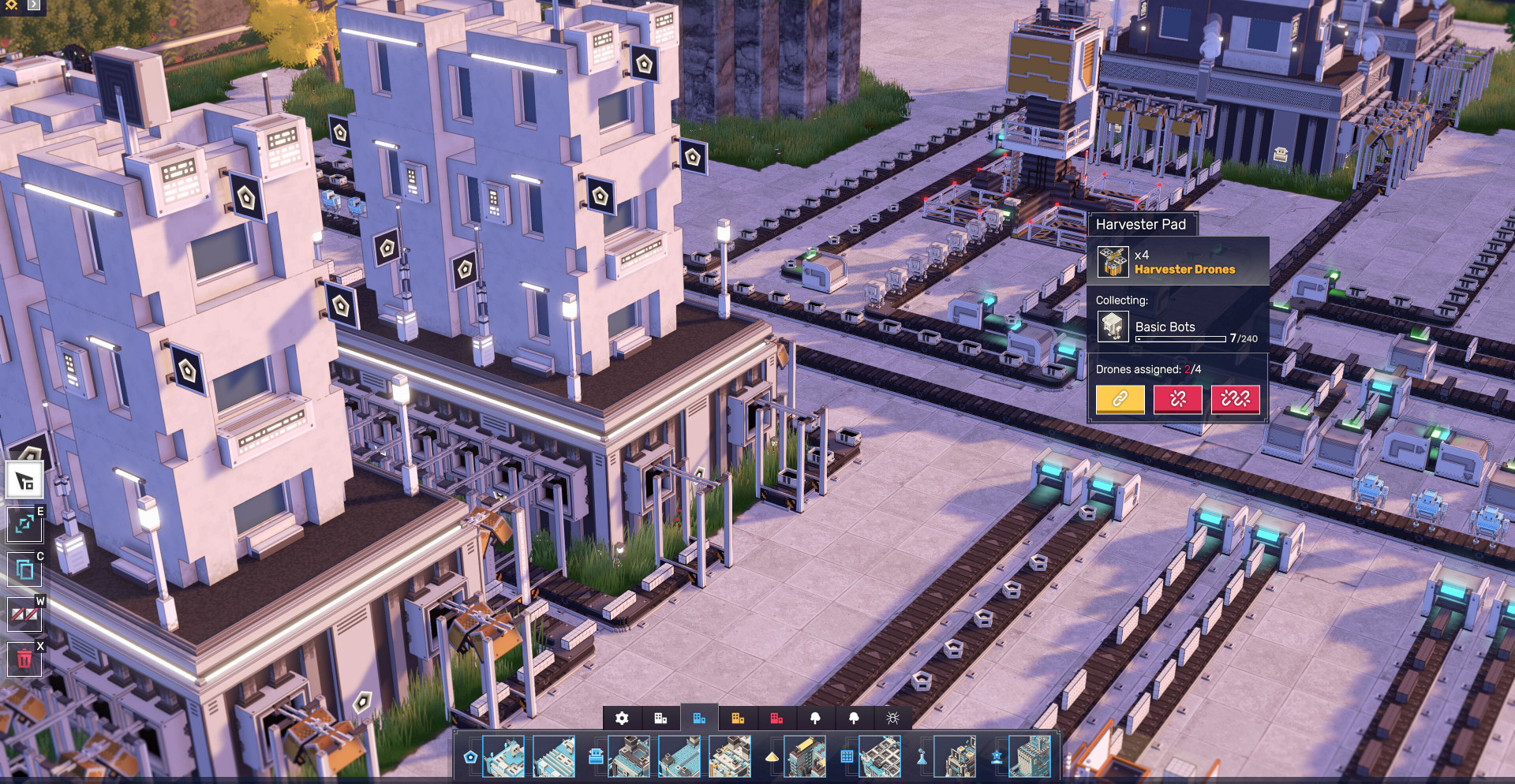Image resolution: width=1515 pixels, height=784 pixels.
Task: Activate the cursor selection tool
Action: tap(24, 480)
